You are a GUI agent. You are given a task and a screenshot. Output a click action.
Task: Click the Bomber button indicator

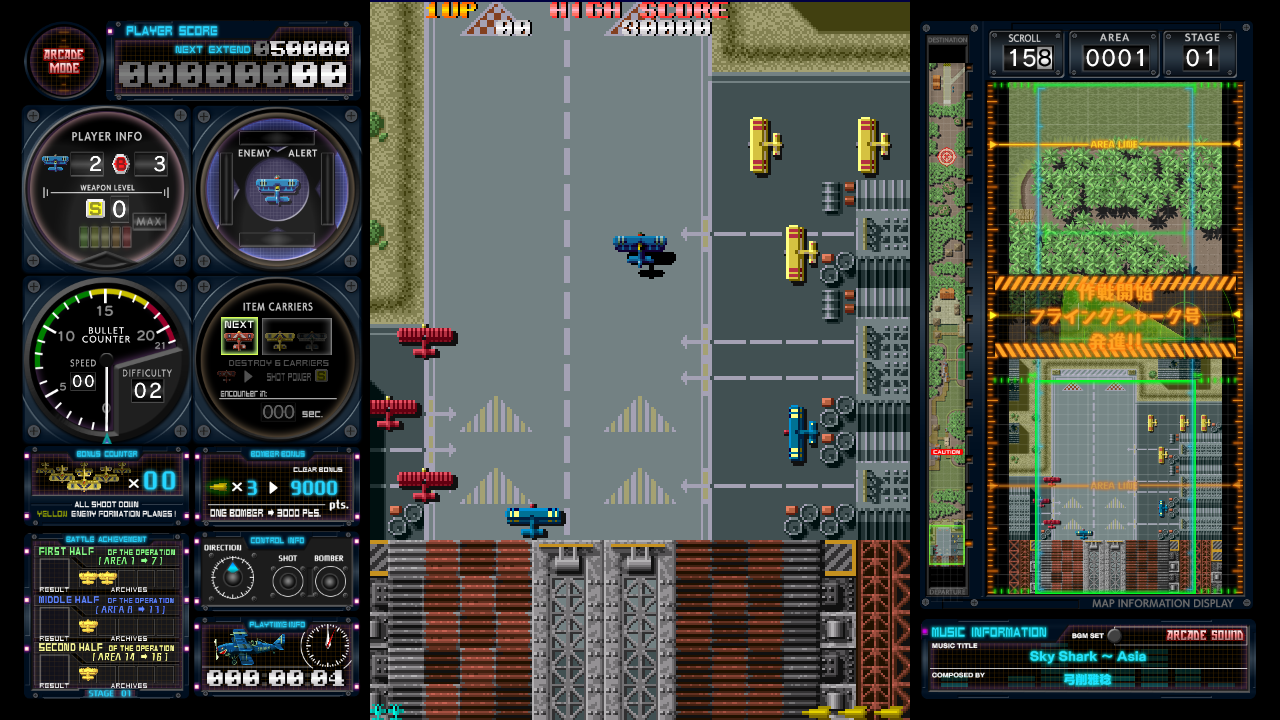(x=329, y=580)
